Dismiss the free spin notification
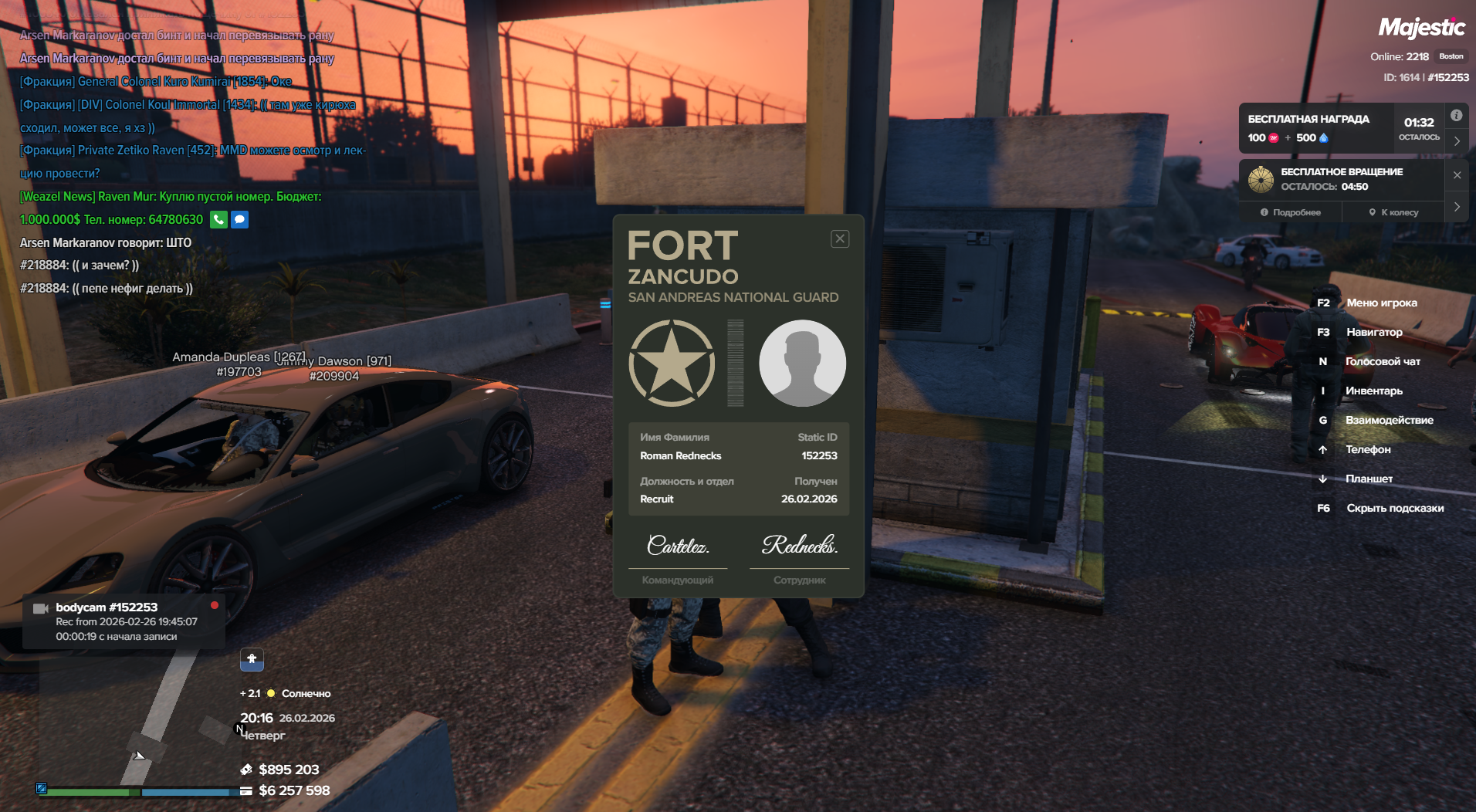1476x812 pixels. pos(1457,175)
